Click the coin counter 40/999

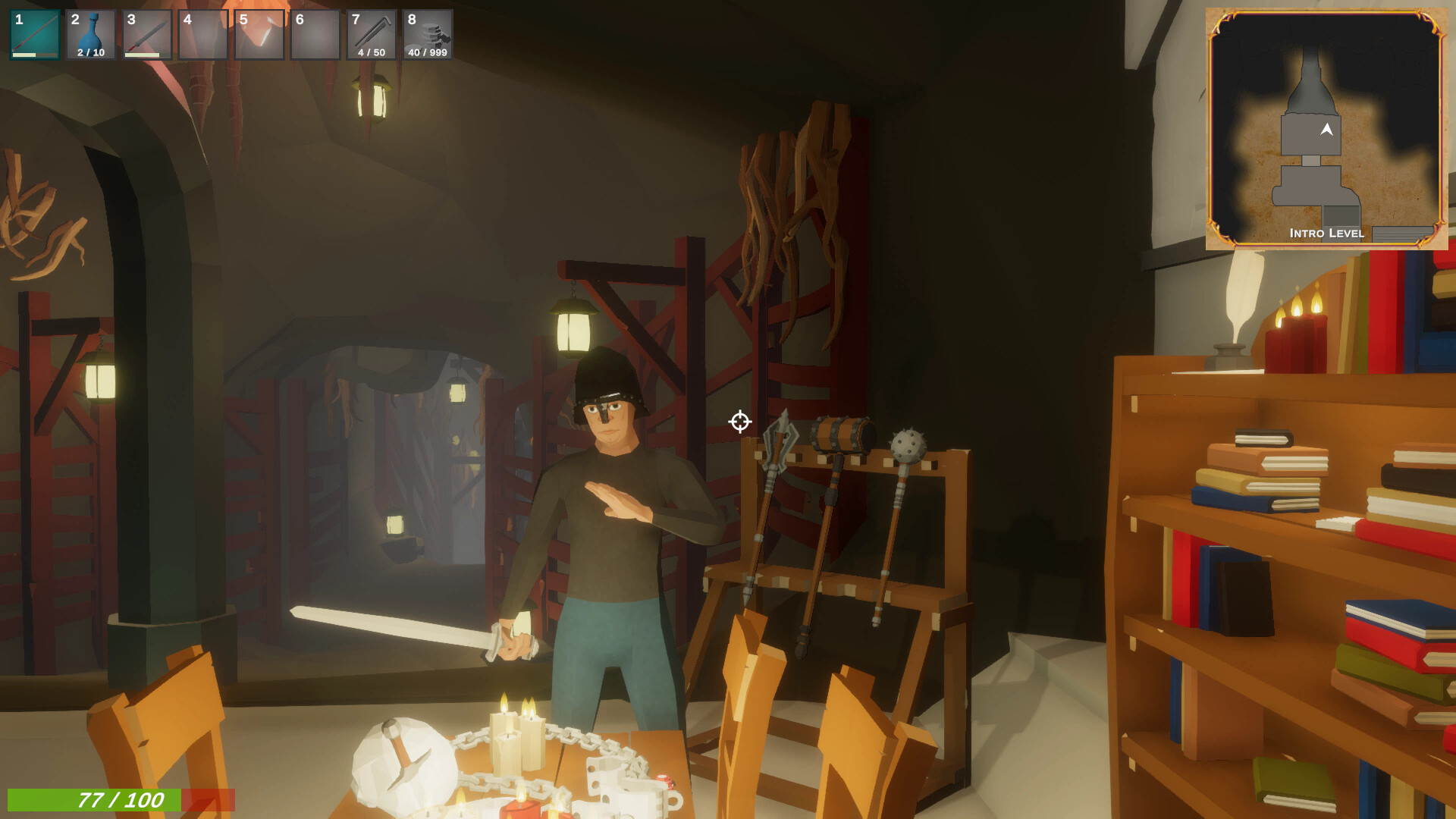point(426,53)
